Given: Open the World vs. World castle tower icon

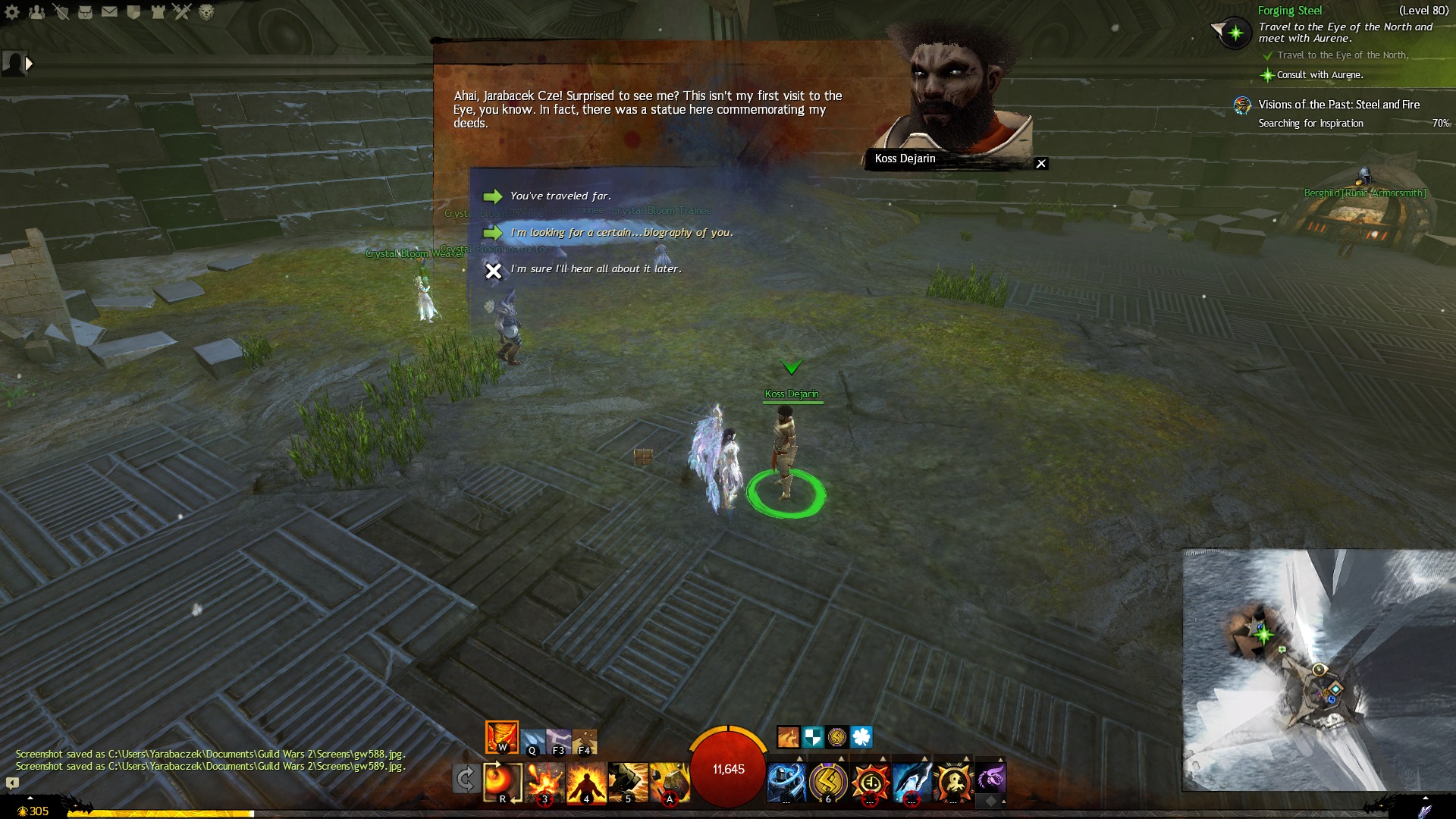Looking at the screenshot, I should (158, 12).
